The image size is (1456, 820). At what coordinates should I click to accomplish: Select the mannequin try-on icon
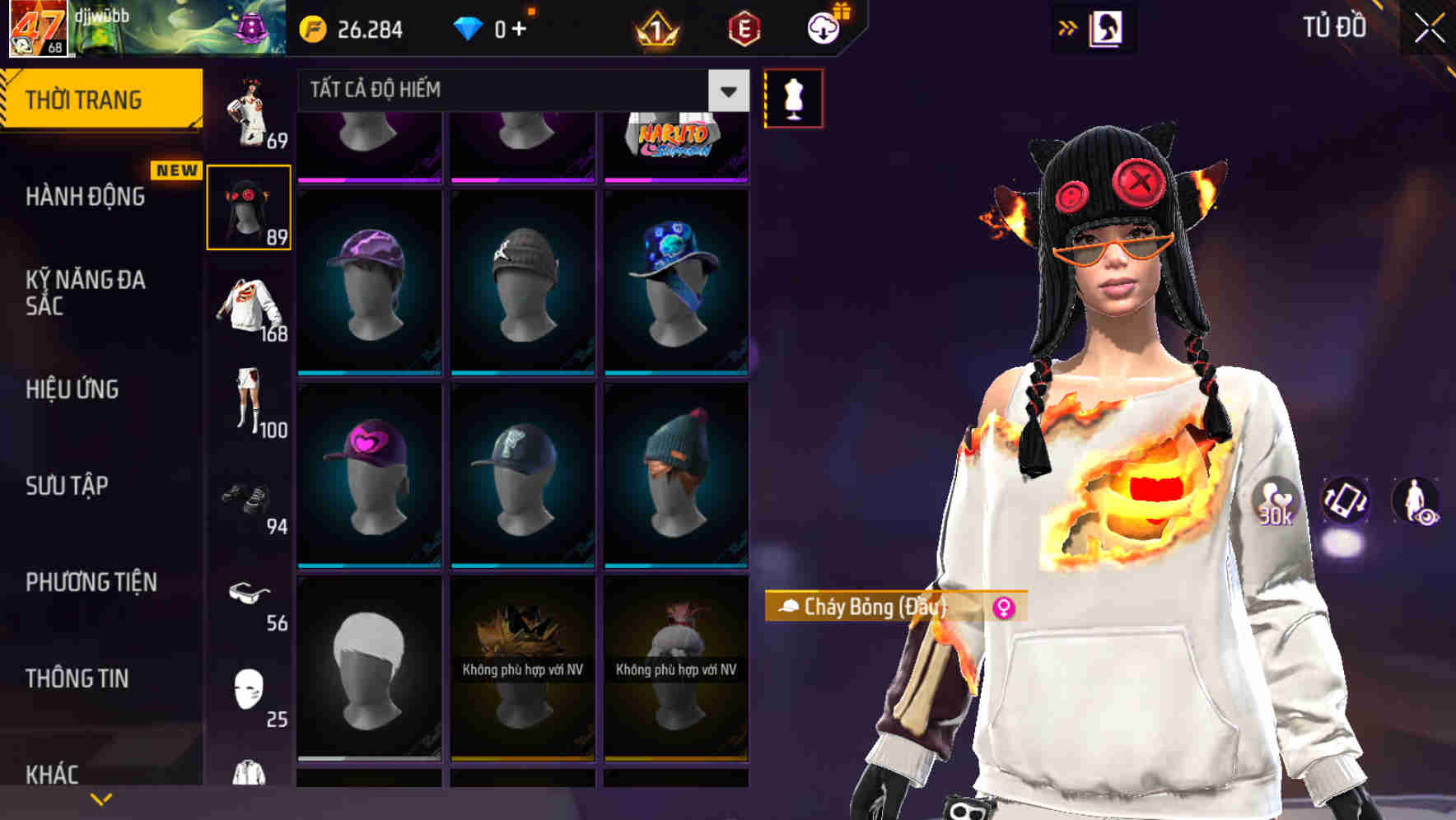tap(792, 96)
